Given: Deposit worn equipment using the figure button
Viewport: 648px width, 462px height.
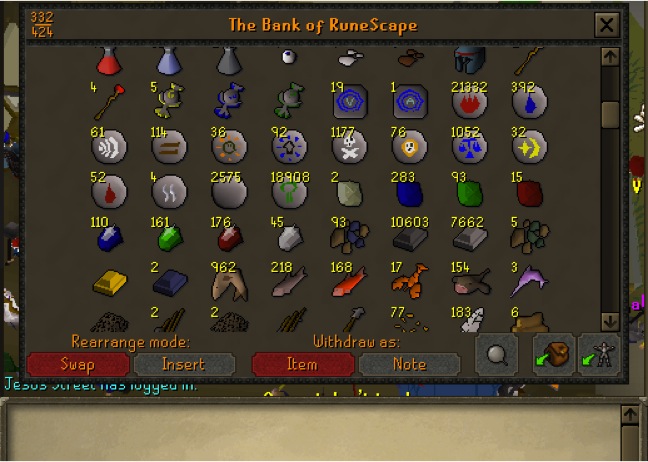Looking at the screenshot, I should click(600, 355).
